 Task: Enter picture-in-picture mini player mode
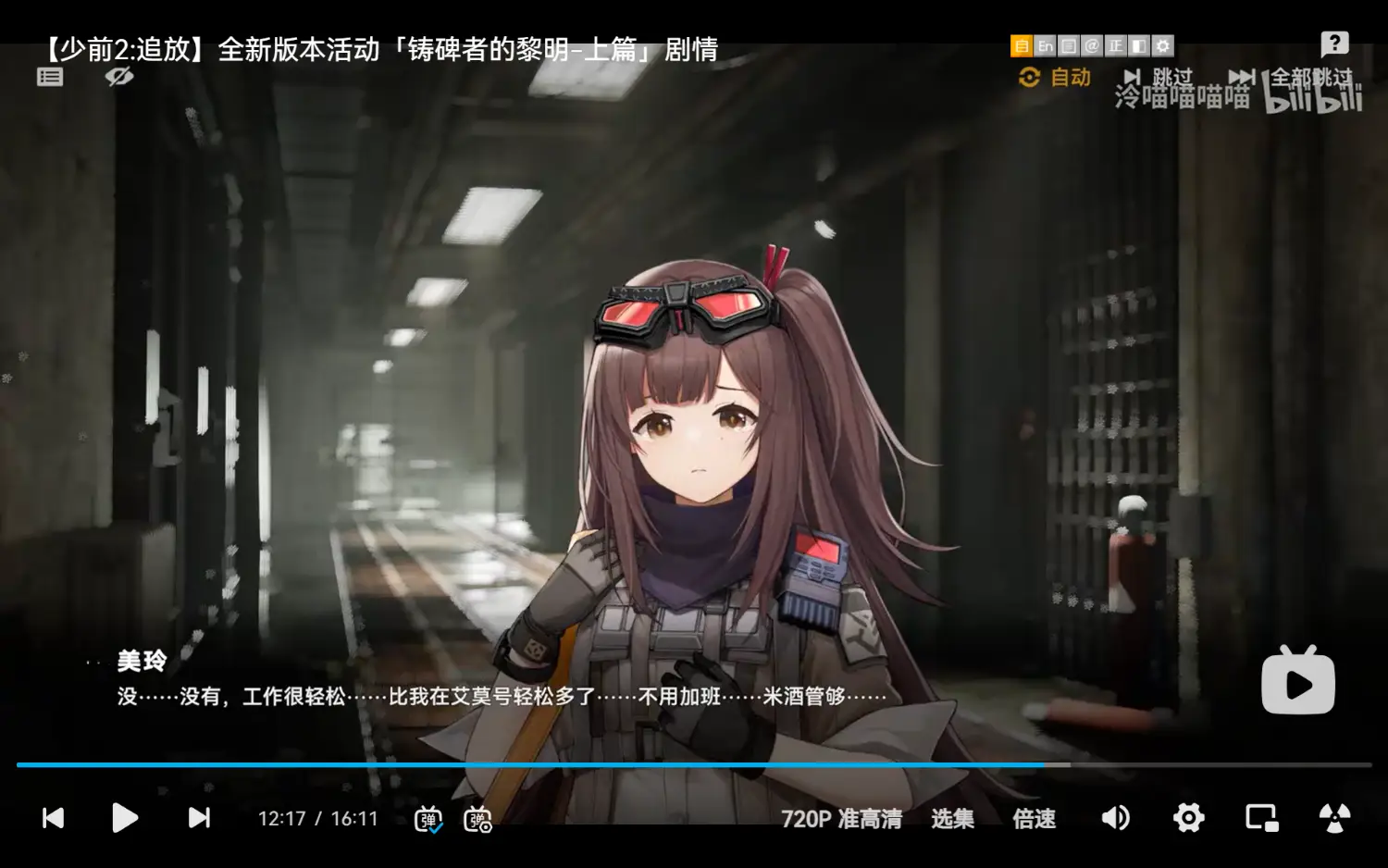tap(1260, 818)
